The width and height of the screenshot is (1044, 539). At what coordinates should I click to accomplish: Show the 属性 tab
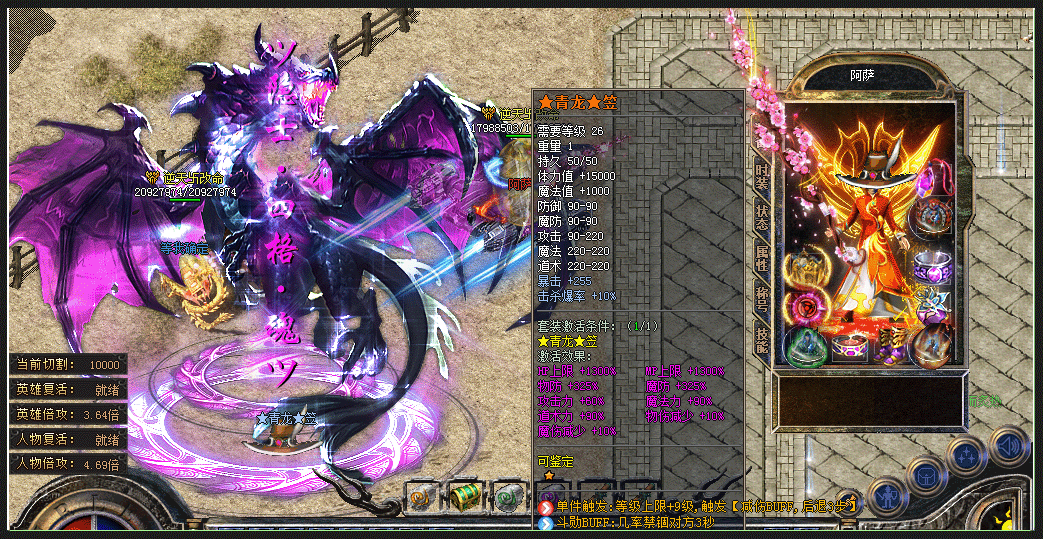pyautogui.click(x=762, y=259)
